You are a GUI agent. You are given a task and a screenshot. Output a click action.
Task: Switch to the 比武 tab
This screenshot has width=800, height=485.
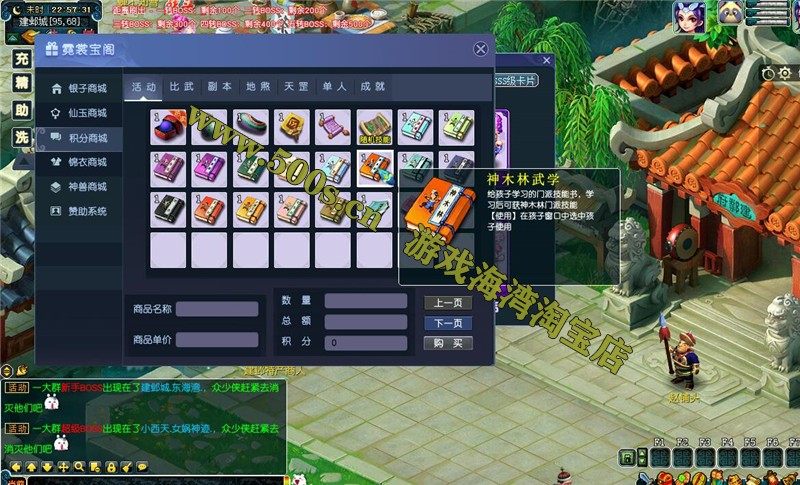click(182, 87)
